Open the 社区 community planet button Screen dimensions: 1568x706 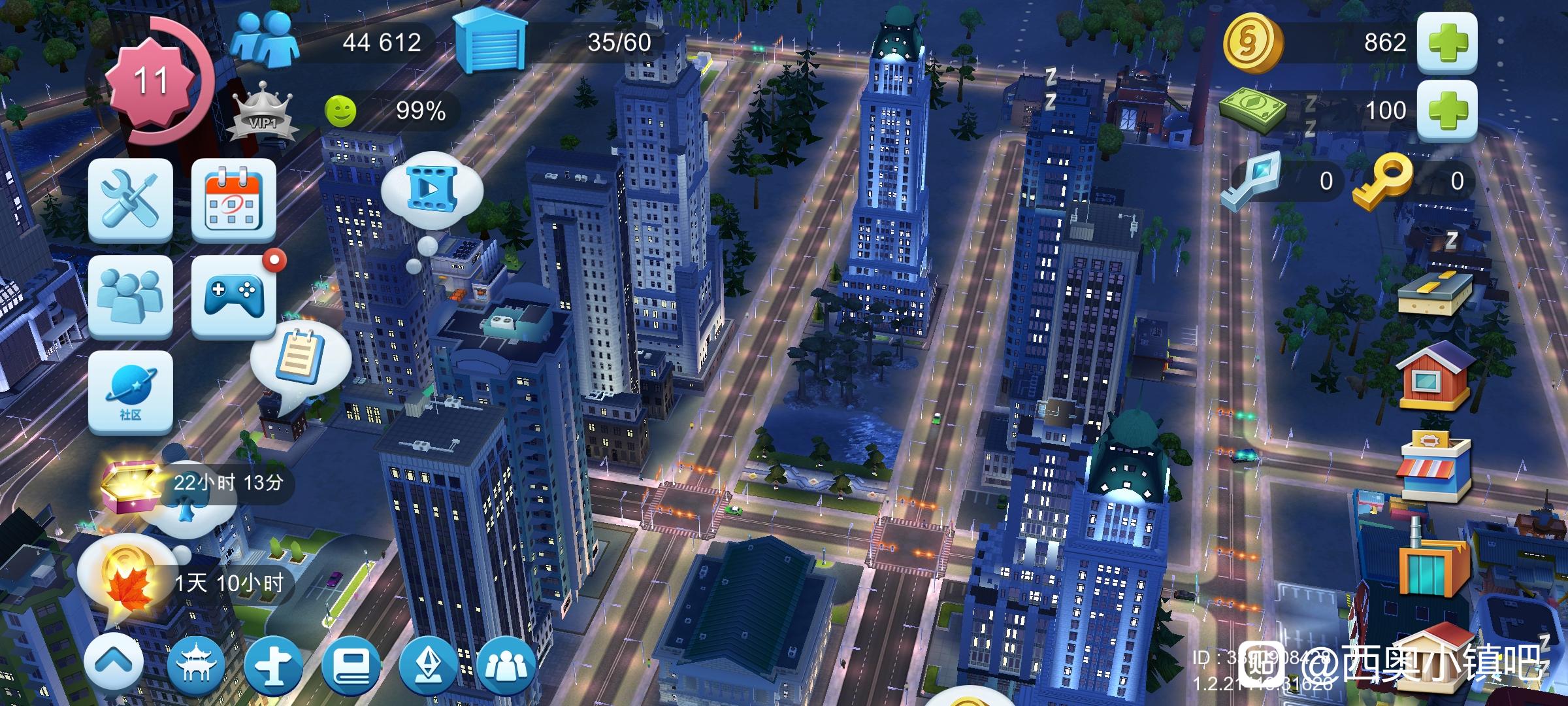click(131, 392)
